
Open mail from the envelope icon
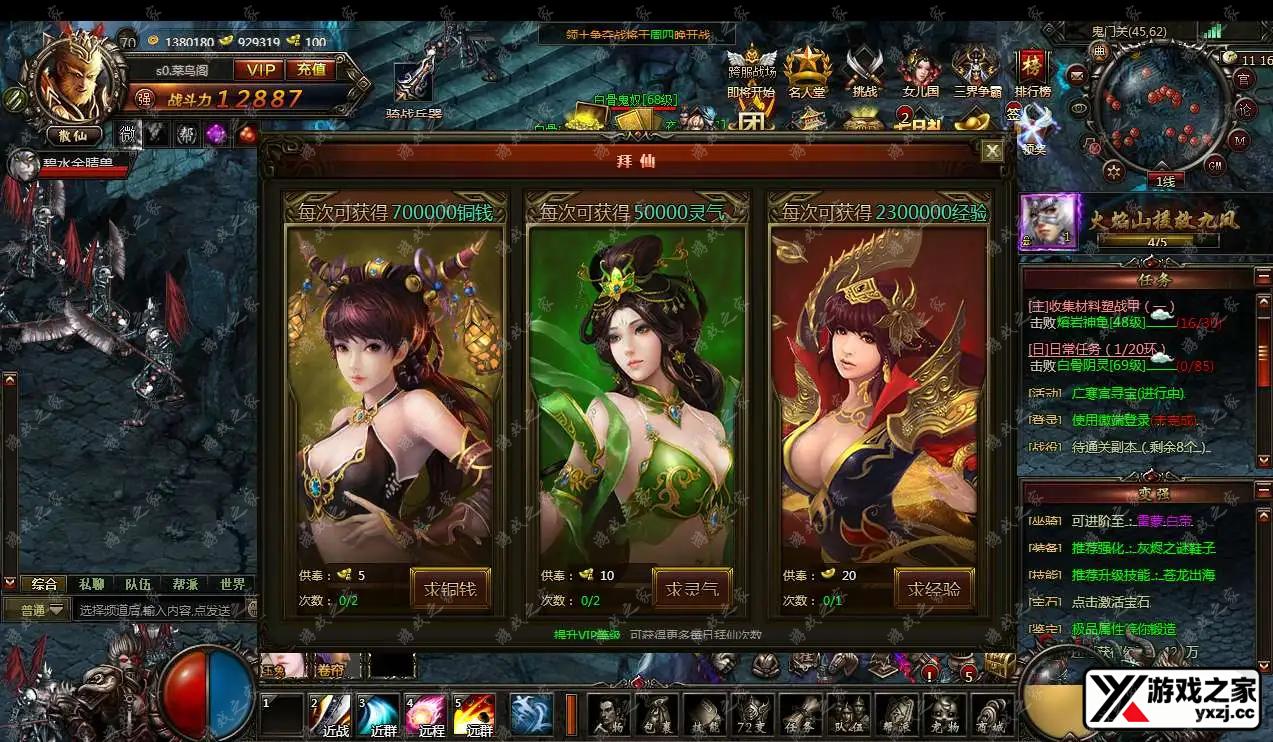click(x=1077, y=74)
